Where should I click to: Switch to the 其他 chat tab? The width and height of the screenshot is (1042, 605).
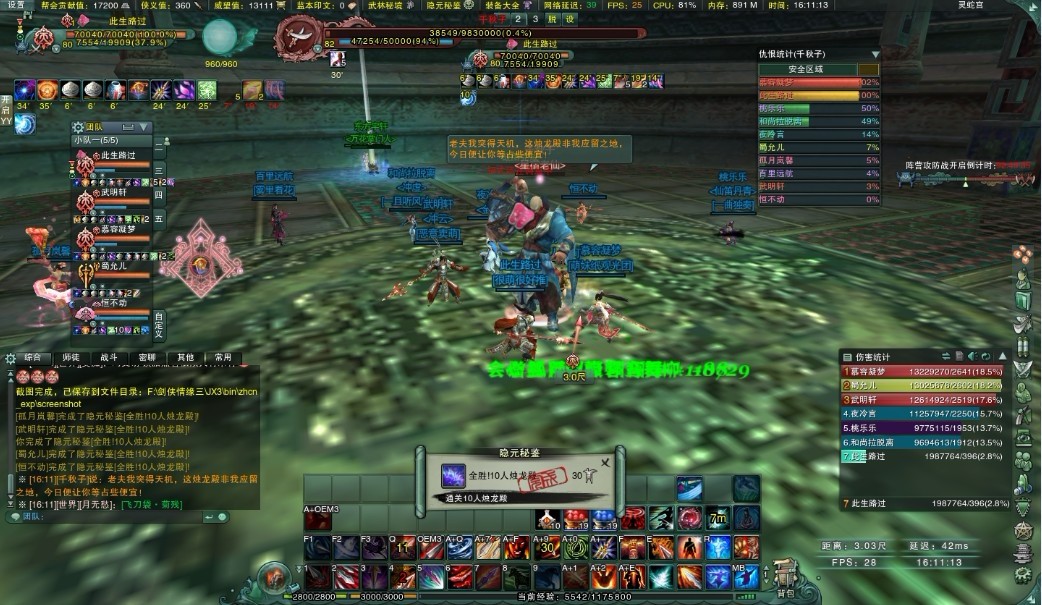(x=185, y=357)
